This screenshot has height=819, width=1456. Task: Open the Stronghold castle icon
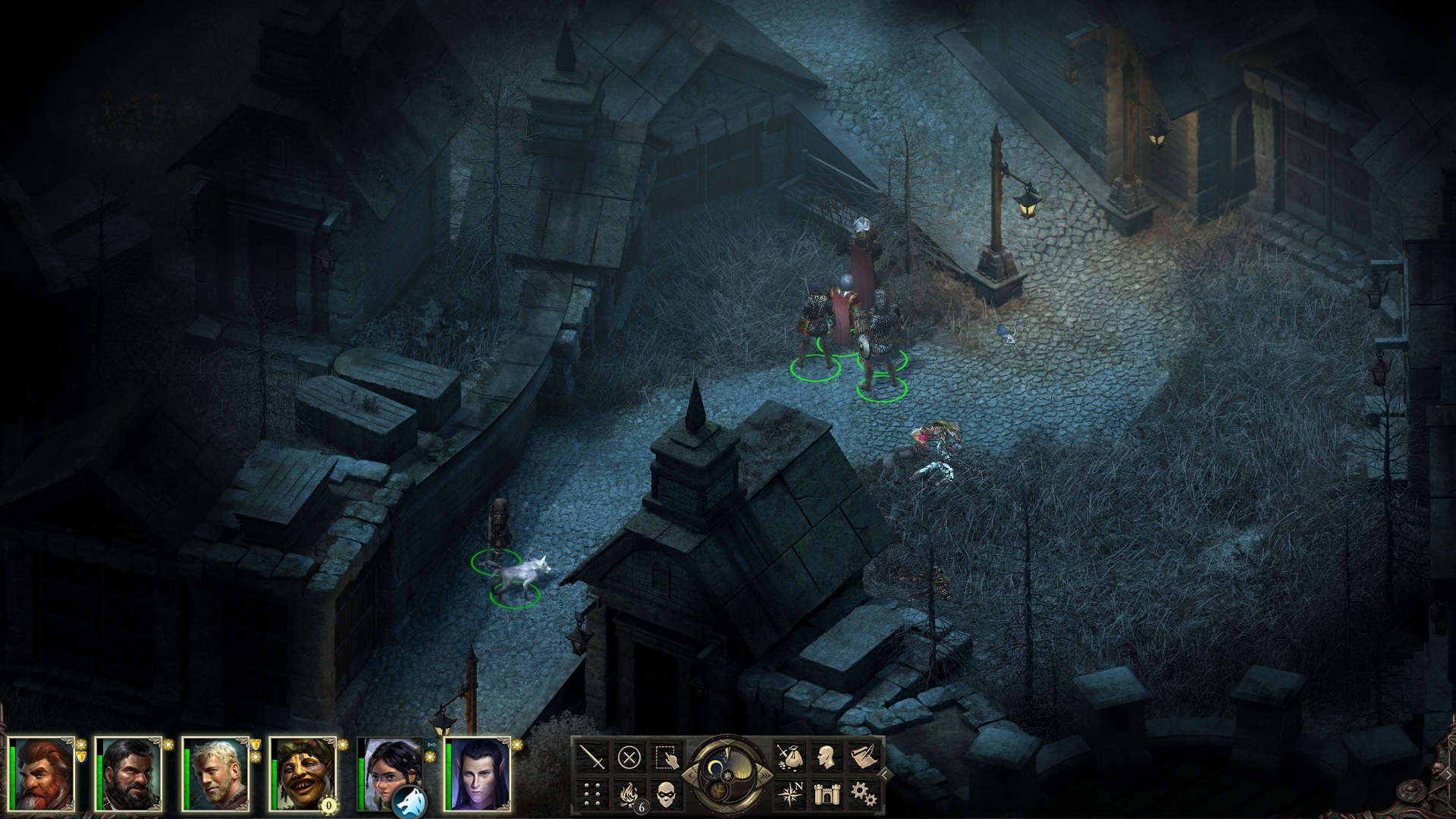[828, 793]
